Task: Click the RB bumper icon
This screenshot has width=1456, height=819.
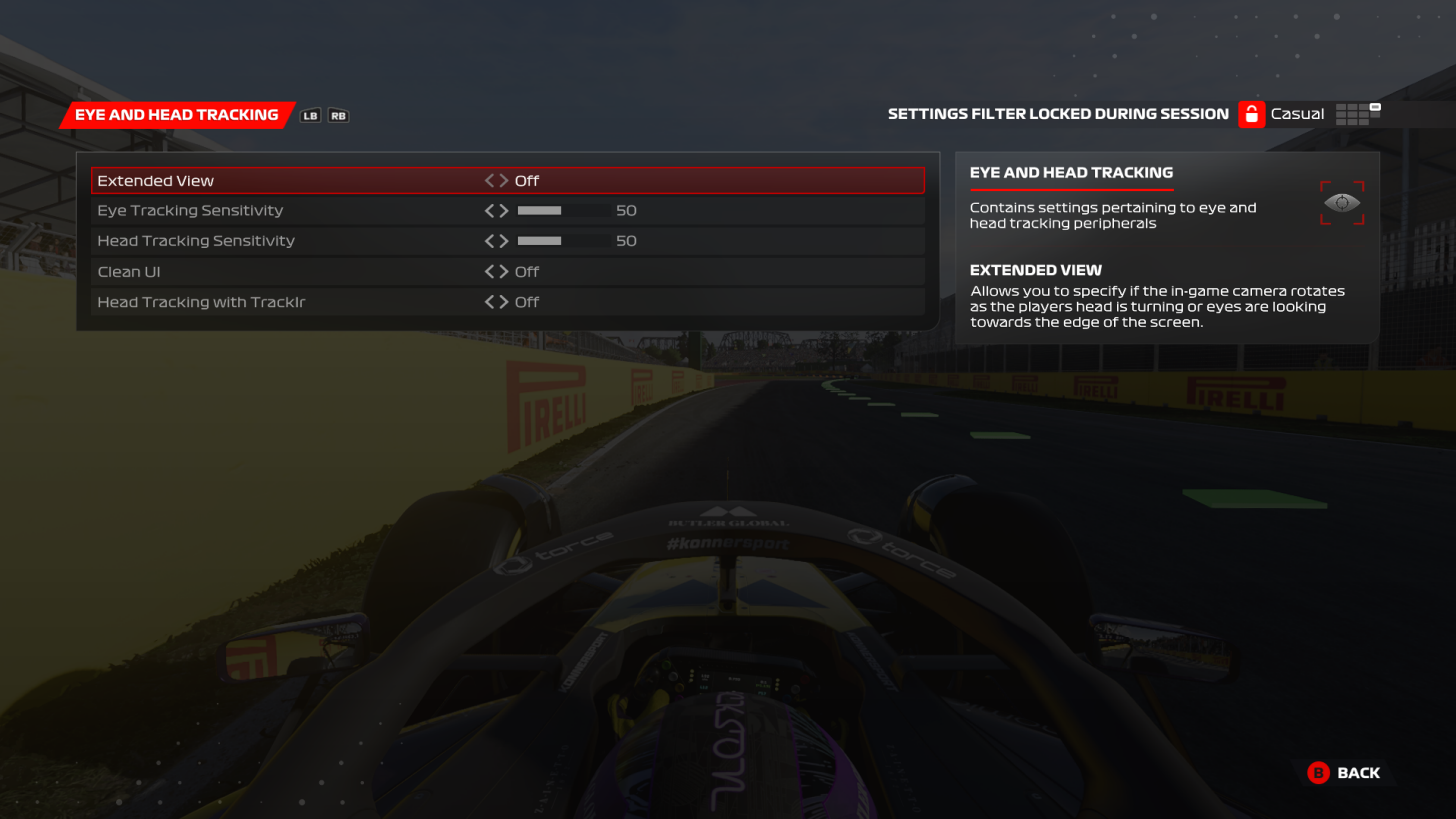Action: coord(338,115)
